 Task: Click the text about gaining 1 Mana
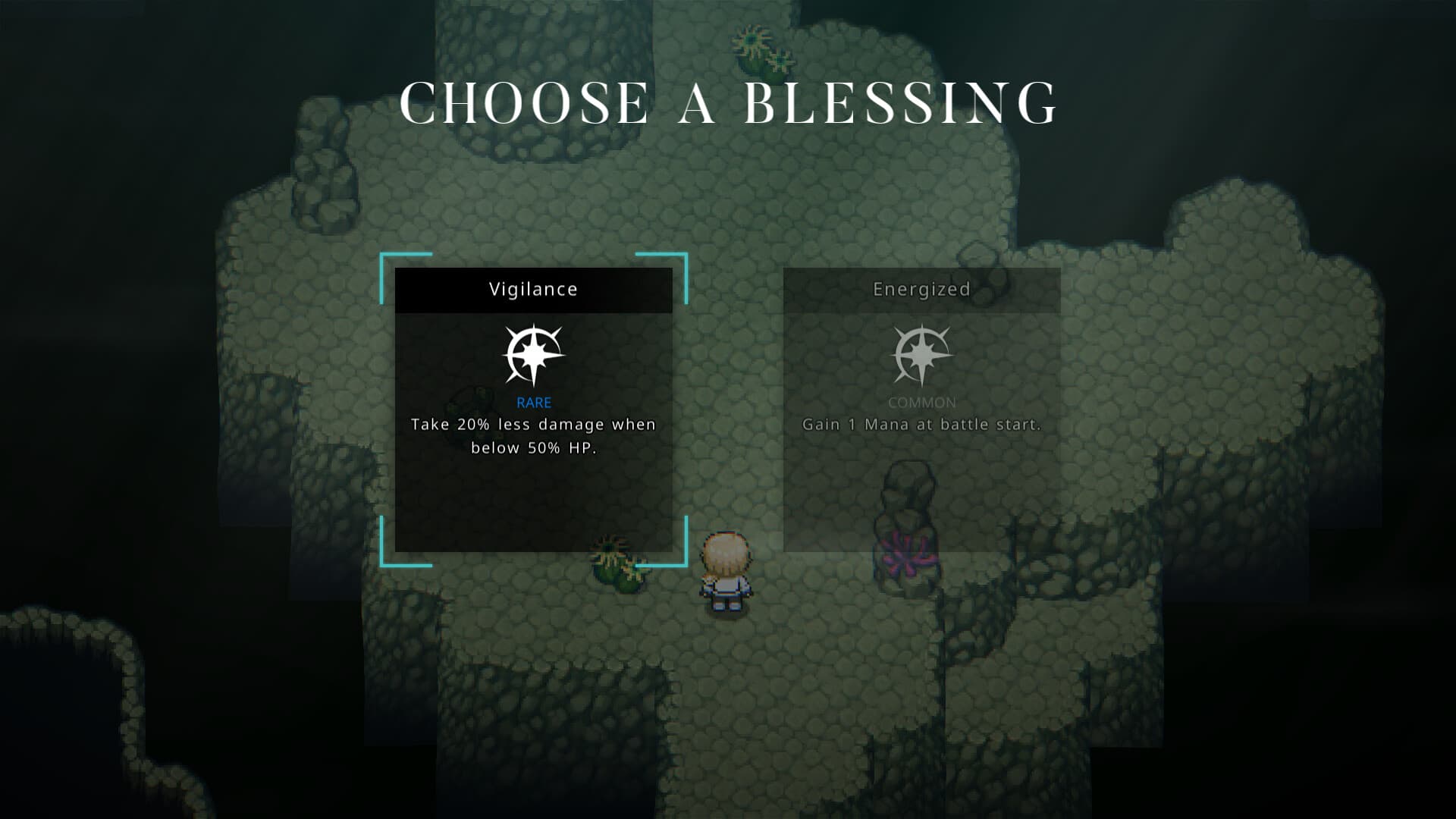922,425
